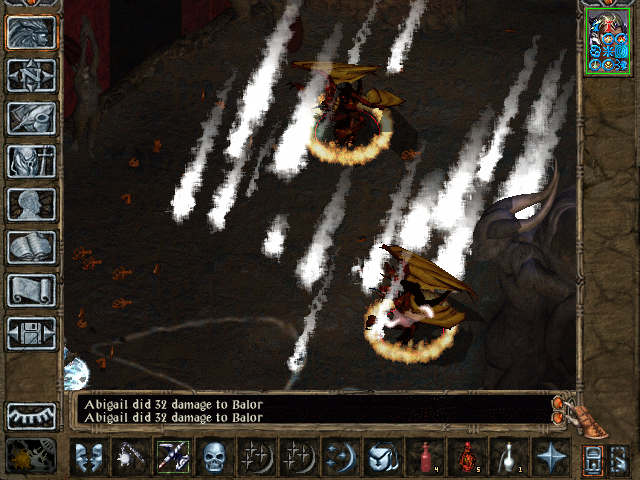
Task: Open the inventory armor button
Action: tap(32, 161)
